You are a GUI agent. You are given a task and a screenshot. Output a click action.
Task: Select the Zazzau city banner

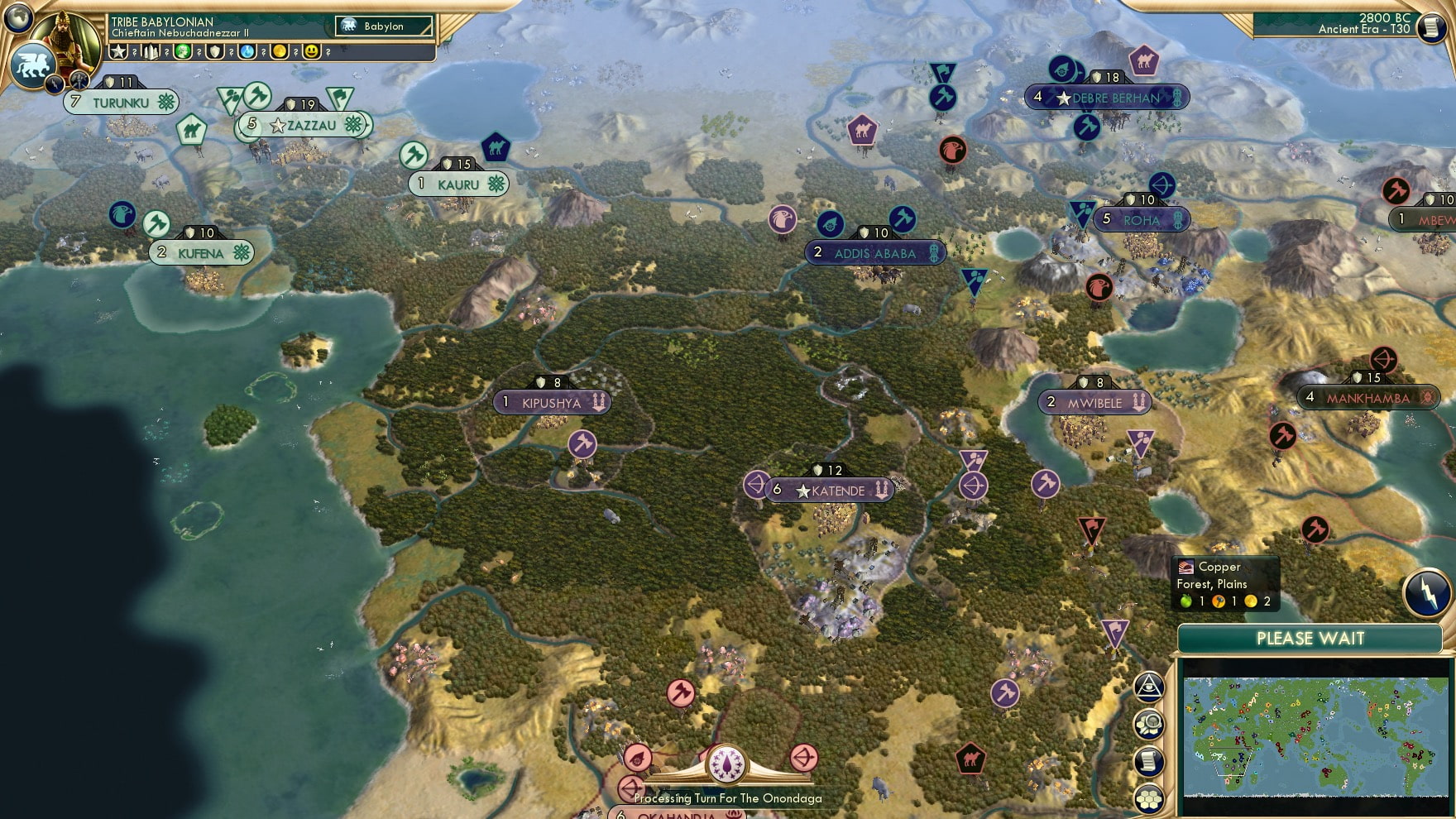[x=304, y=126]
